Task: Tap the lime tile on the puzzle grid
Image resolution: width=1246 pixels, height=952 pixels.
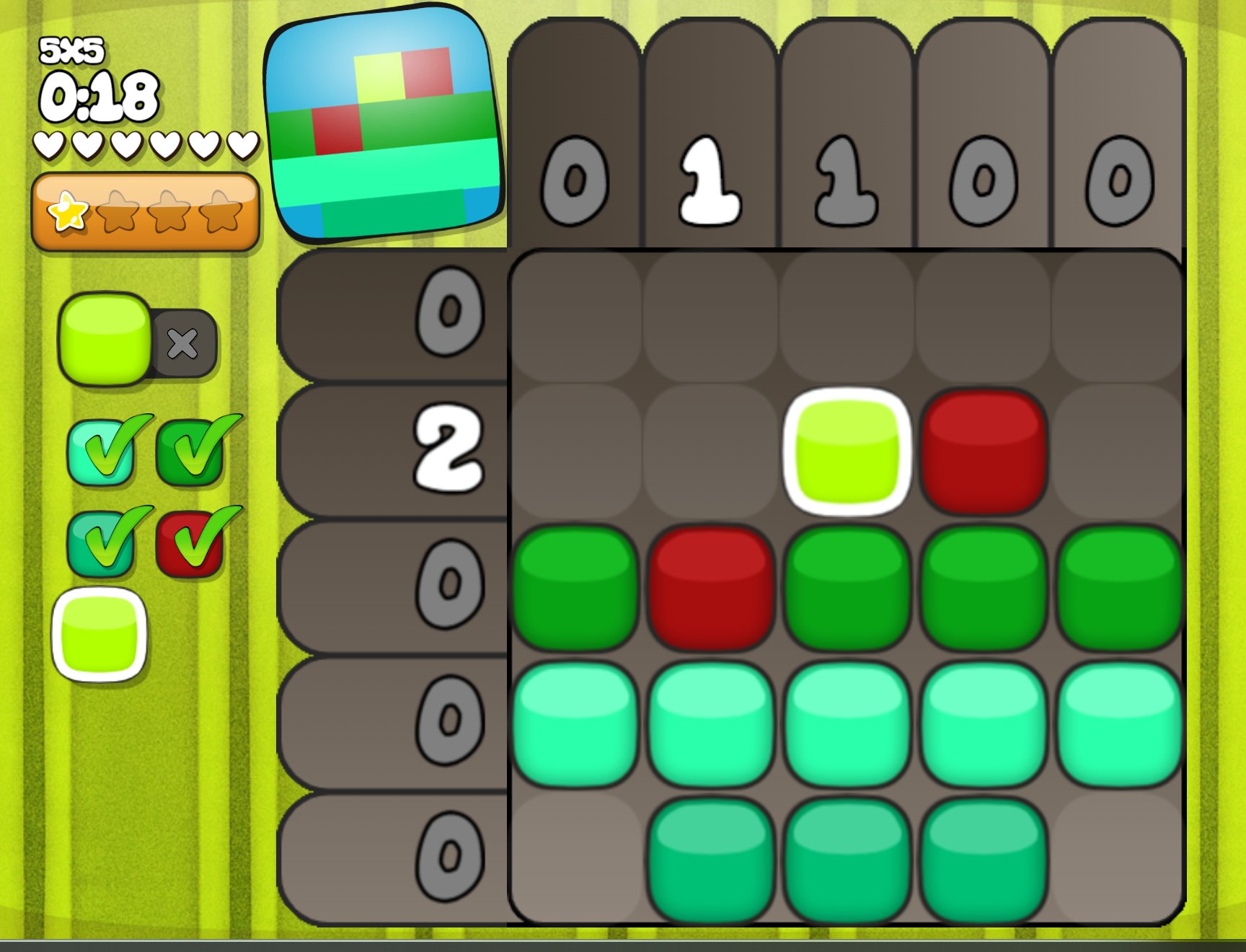Action: coord(847,451)
